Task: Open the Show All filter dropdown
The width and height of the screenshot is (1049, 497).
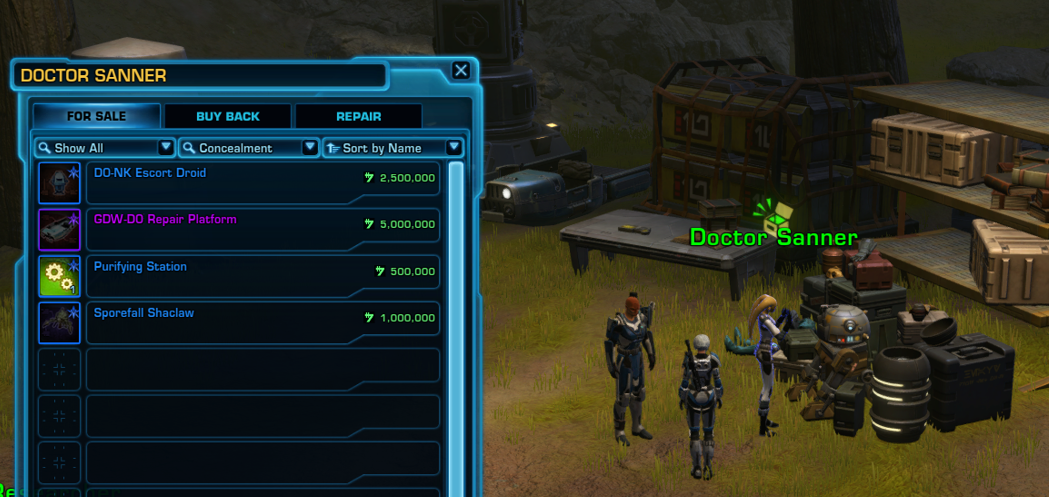Action: click(x=104, y=148)
